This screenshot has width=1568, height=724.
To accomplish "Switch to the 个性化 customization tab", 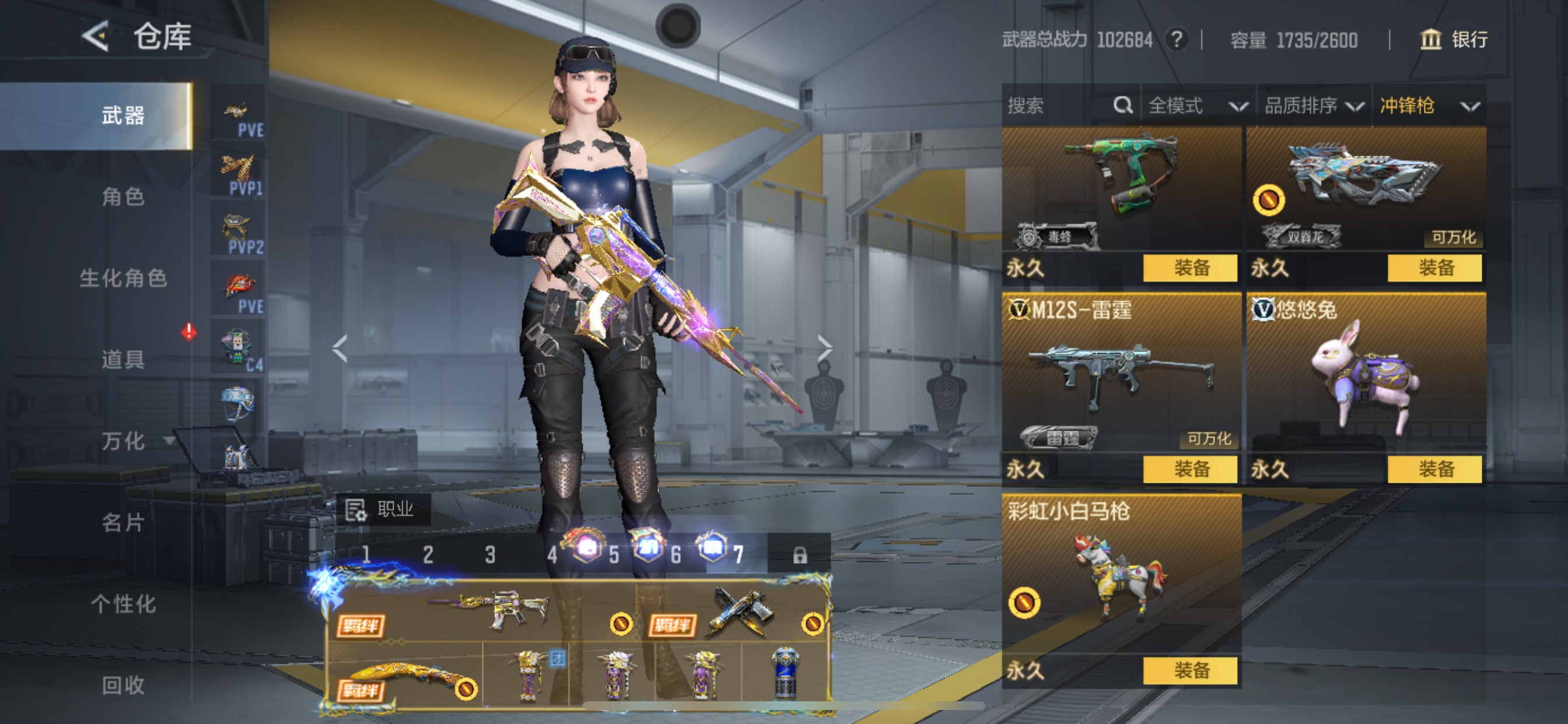I will 123,604.
